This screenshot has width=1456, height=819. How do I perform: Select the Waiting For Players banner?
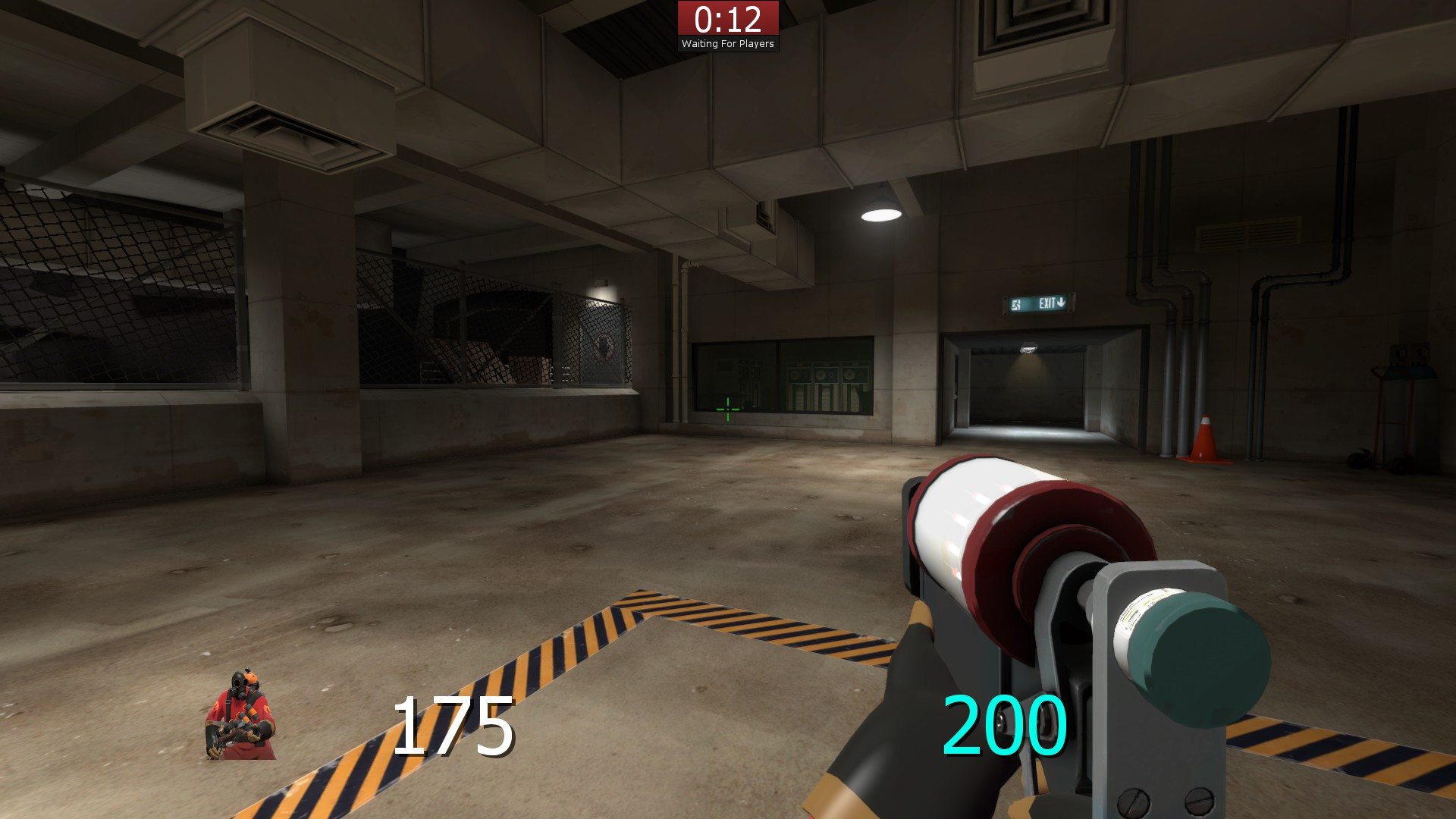tap(730, 44)
